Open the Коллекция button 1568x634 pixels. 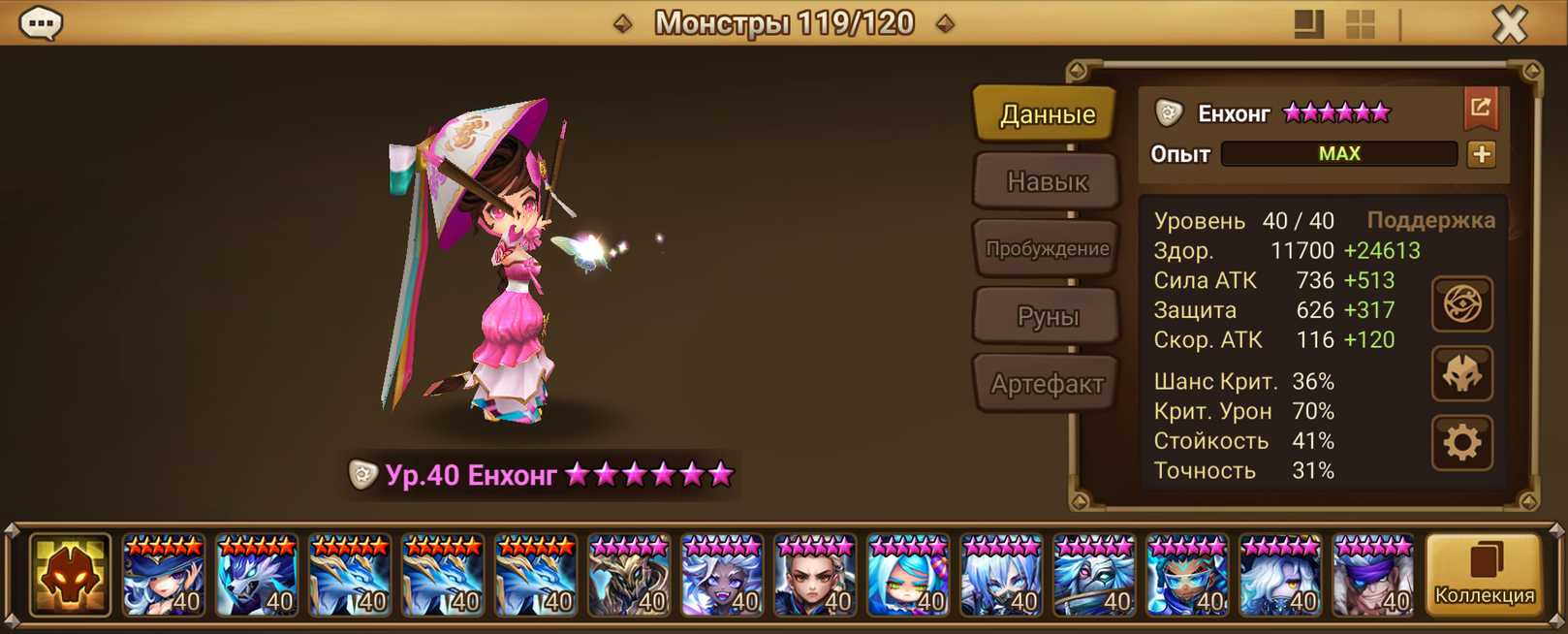pos(1484,576)
